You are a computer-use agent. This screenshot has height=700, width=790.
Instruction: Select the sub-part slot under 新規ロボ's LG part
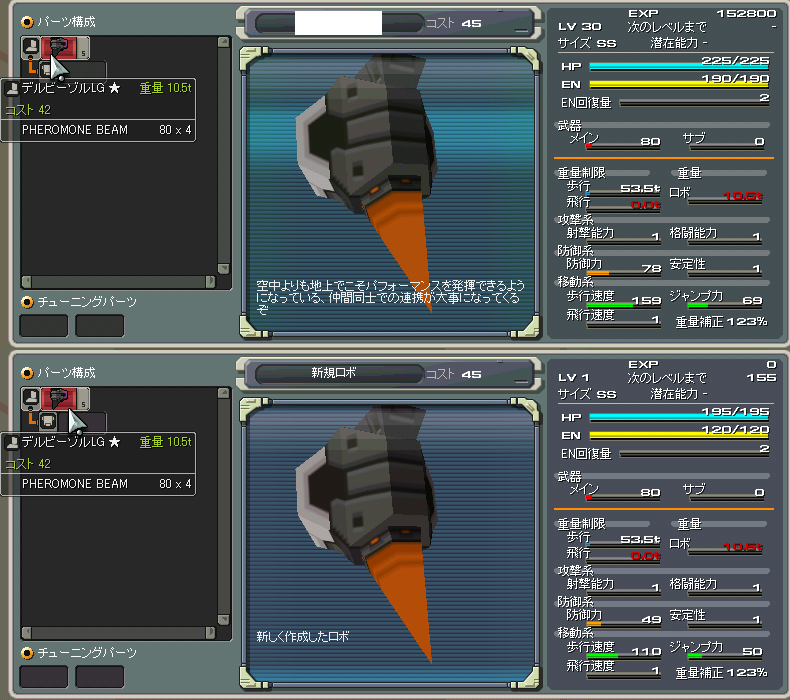[47, 420]
